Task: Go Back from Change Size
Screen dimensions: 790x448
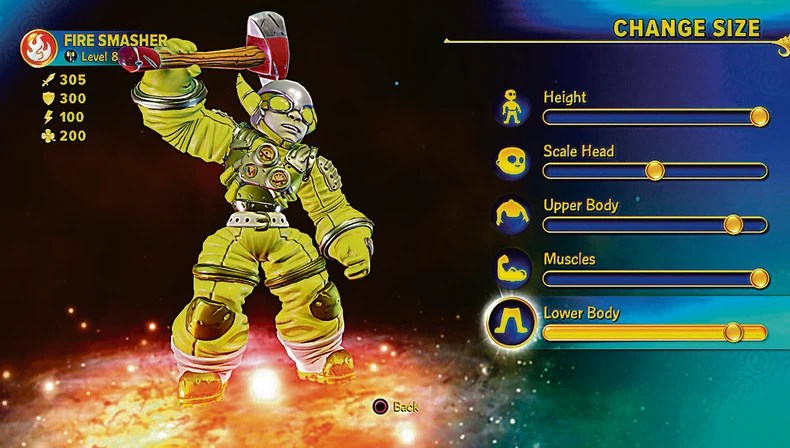Action: click(x=396, y=407)
